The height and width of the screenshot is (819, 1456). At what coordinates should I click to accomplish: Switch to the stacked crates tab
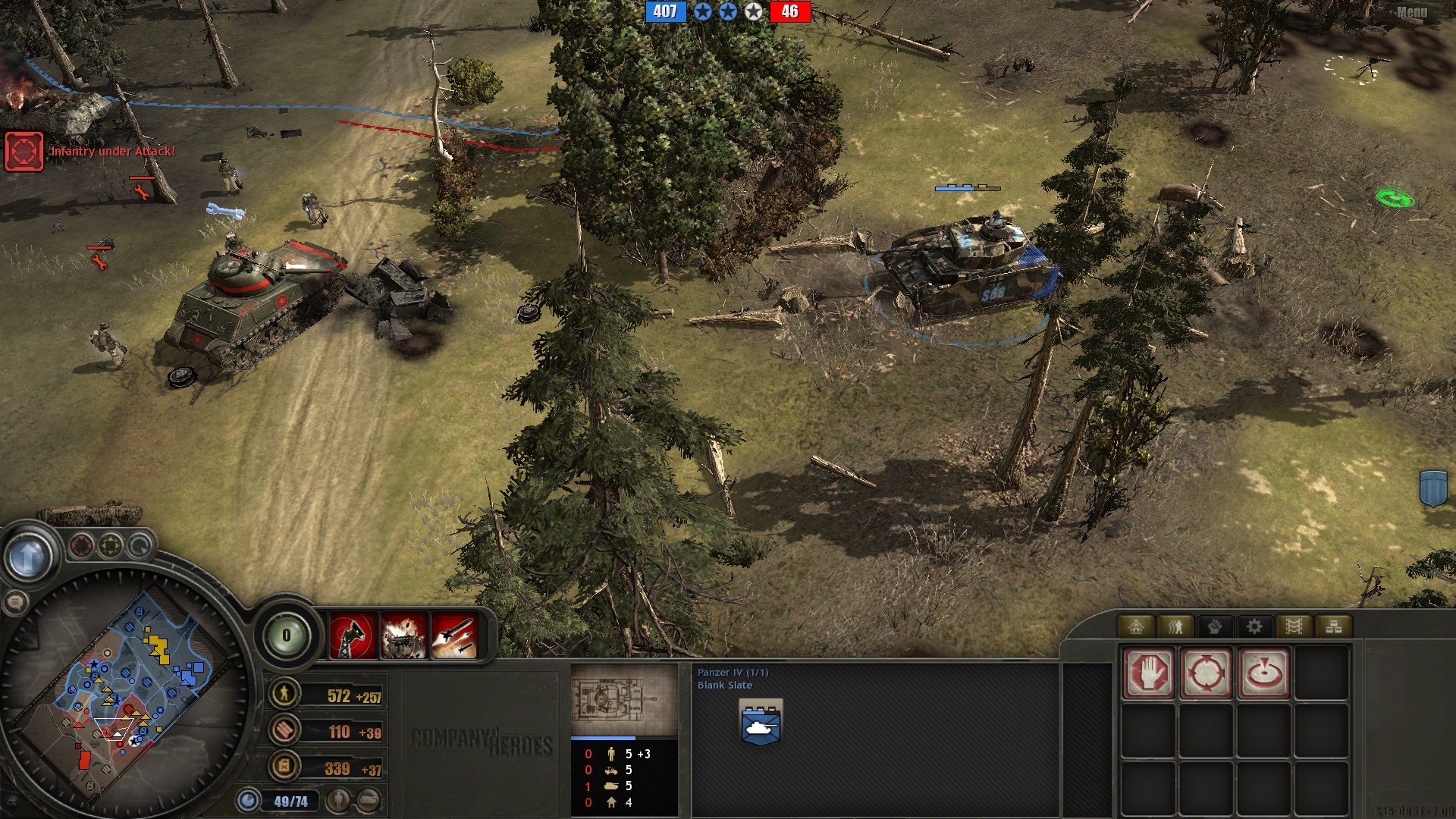tap(1333, 626)
